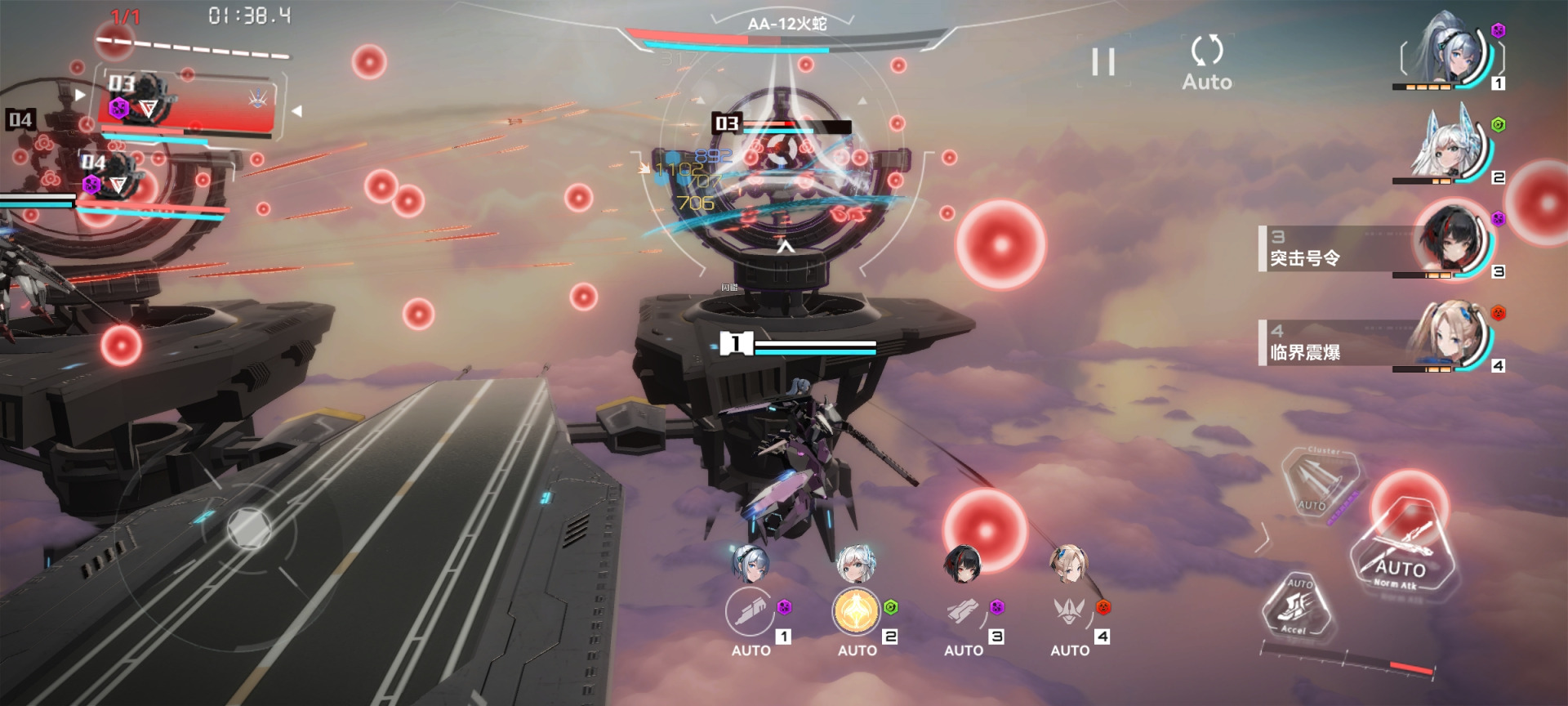Use skill 3 of the black-haired character

tap(963, 611)
